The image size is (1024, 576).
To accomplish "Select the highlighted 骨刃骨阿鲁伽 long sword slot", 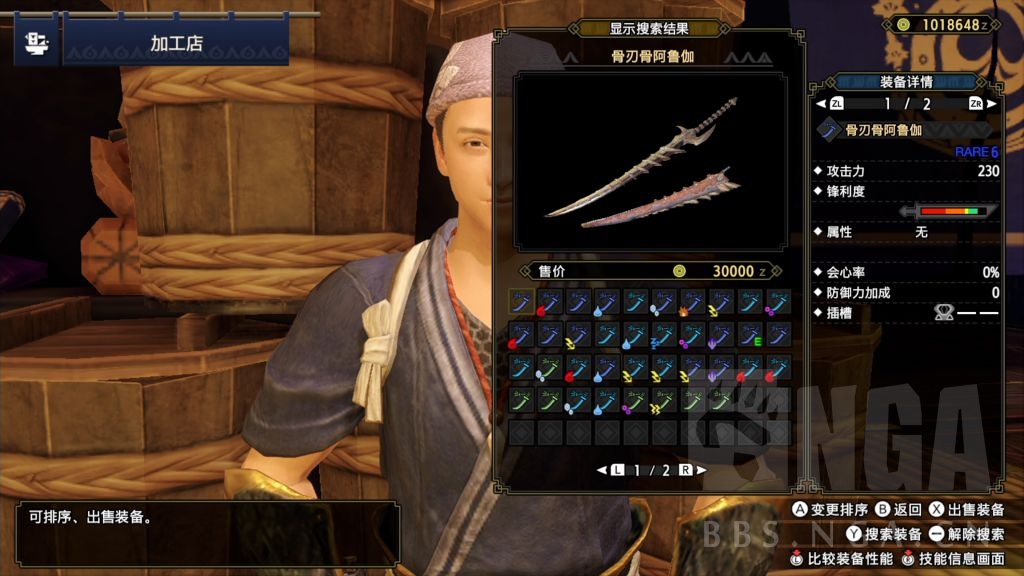I will pyautogui.click(x=521, y=302).
